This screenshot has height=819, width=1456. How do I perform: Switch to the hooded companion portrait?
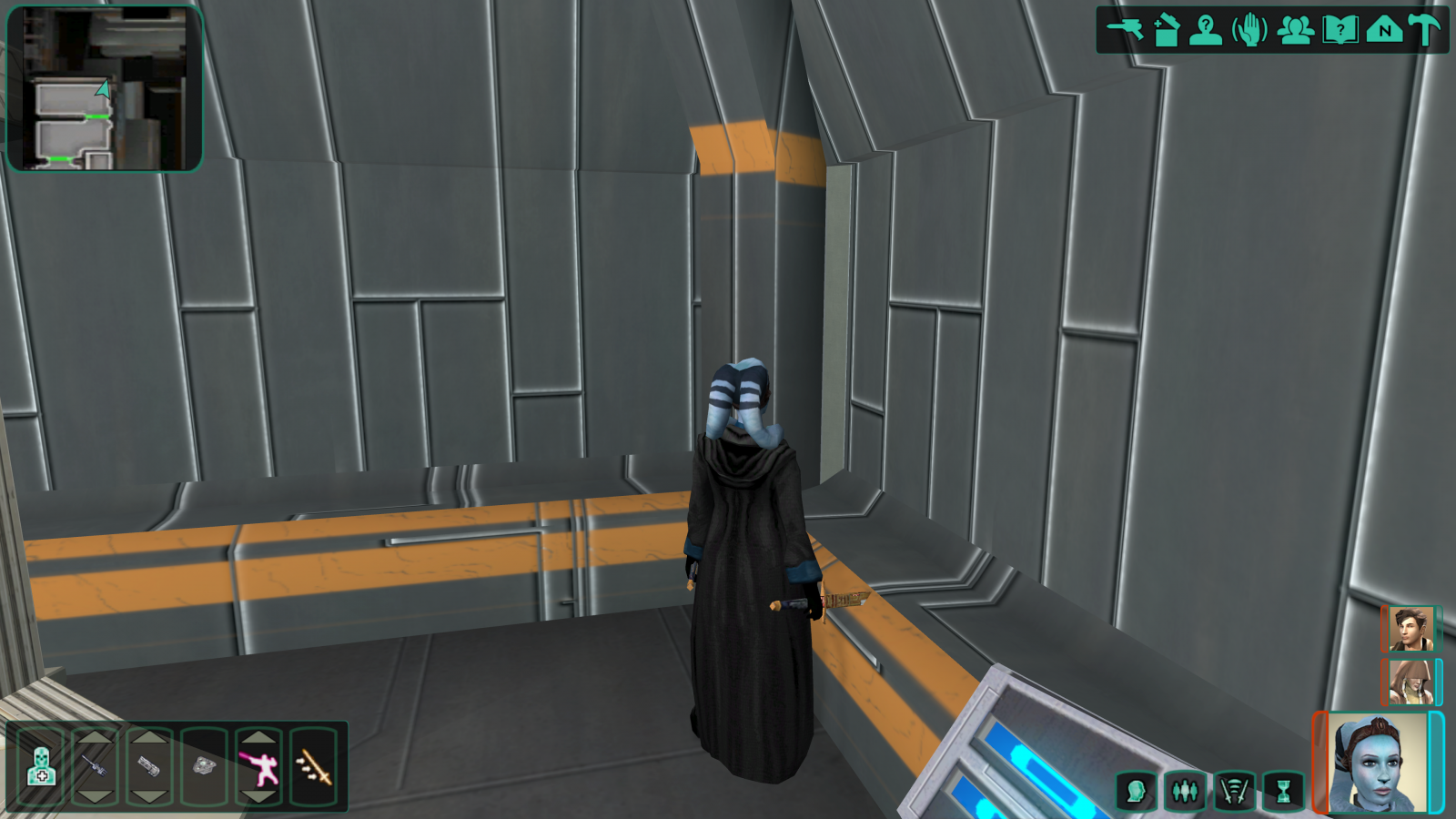click(x=1410, y=682)
